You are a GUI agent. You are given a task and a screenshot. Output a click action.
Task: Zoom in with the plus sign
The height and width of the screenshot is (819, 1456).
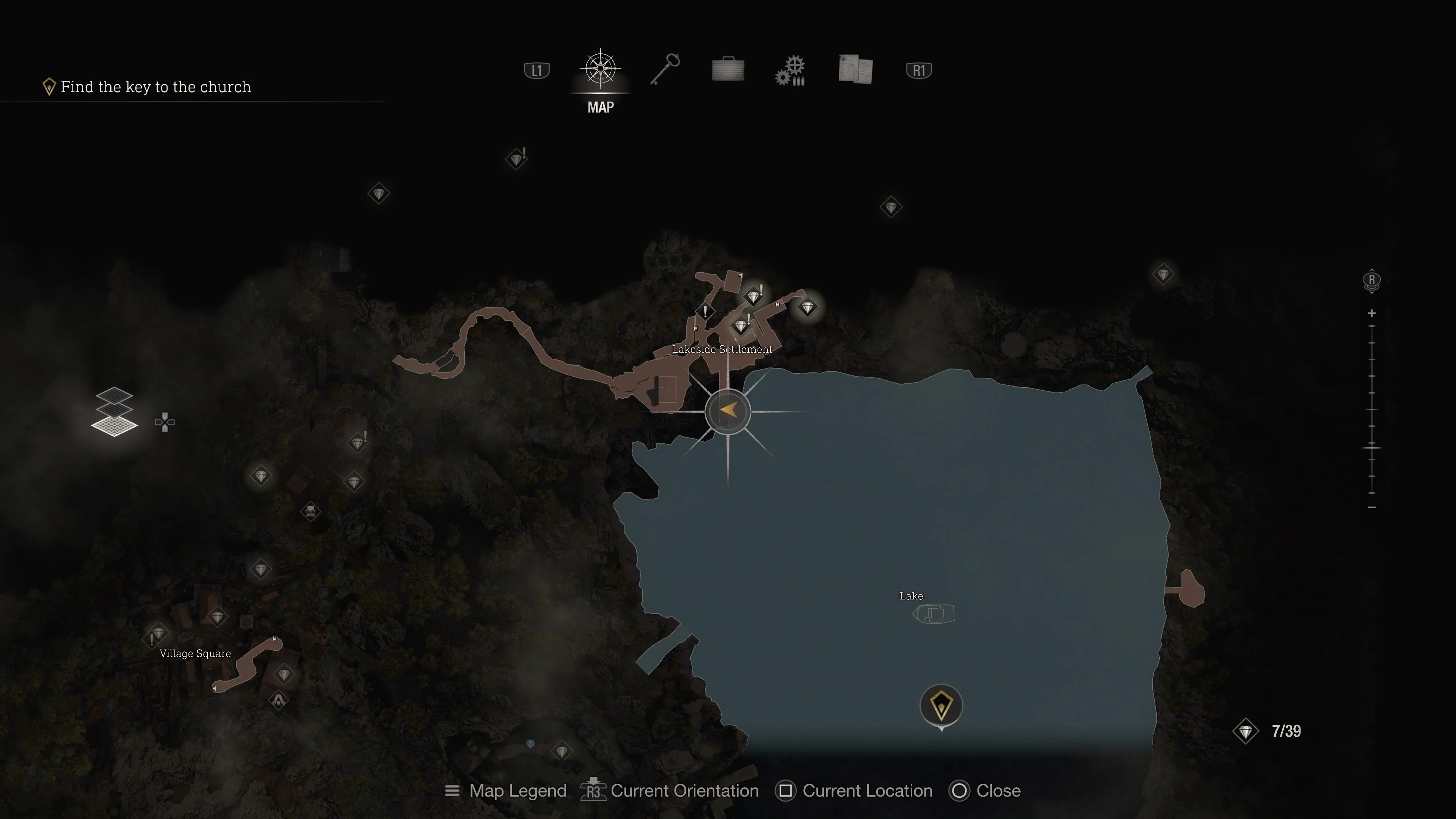[x=1372, y=313]
